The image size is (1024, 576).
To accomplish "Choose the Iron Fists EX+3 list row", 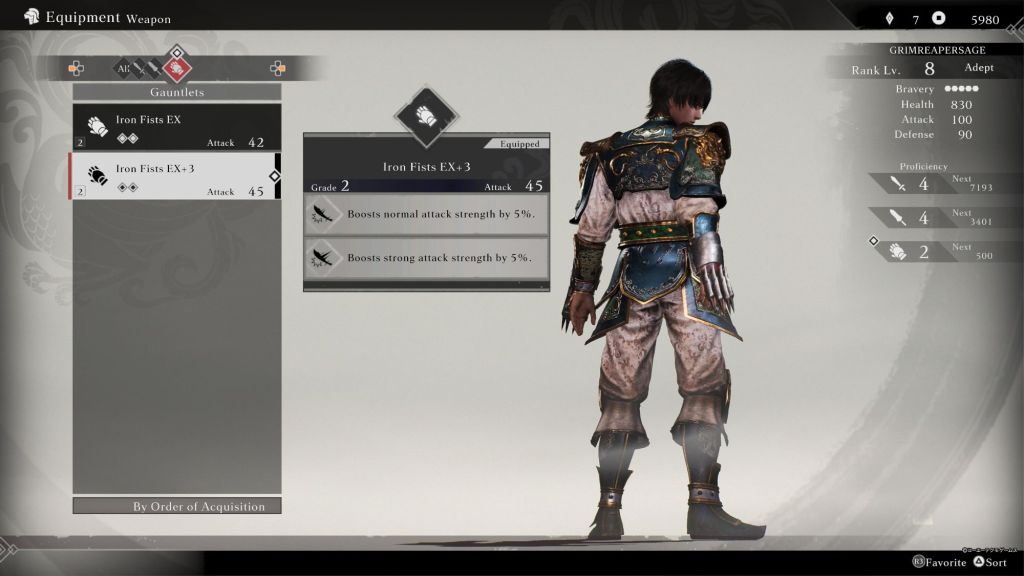I will coord(176,176).
